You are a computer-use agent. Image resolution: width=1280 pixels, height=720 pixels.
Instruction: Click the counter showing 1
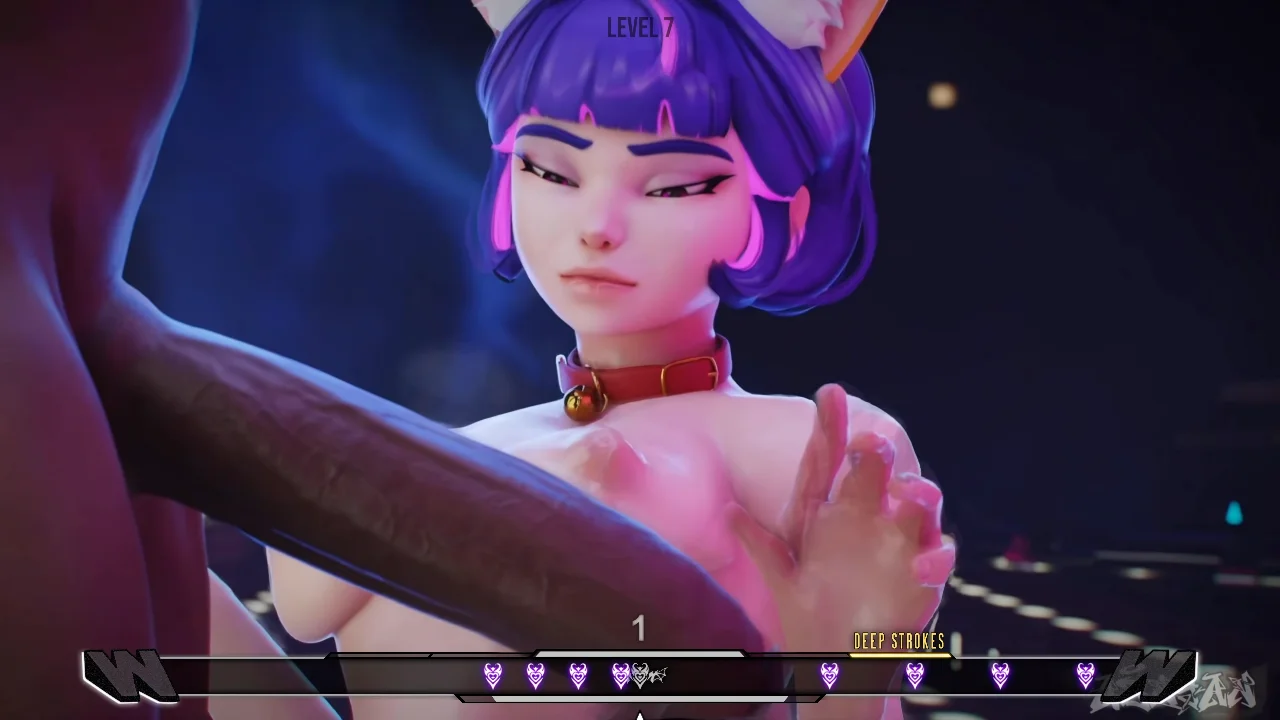[x=639, y=629]
